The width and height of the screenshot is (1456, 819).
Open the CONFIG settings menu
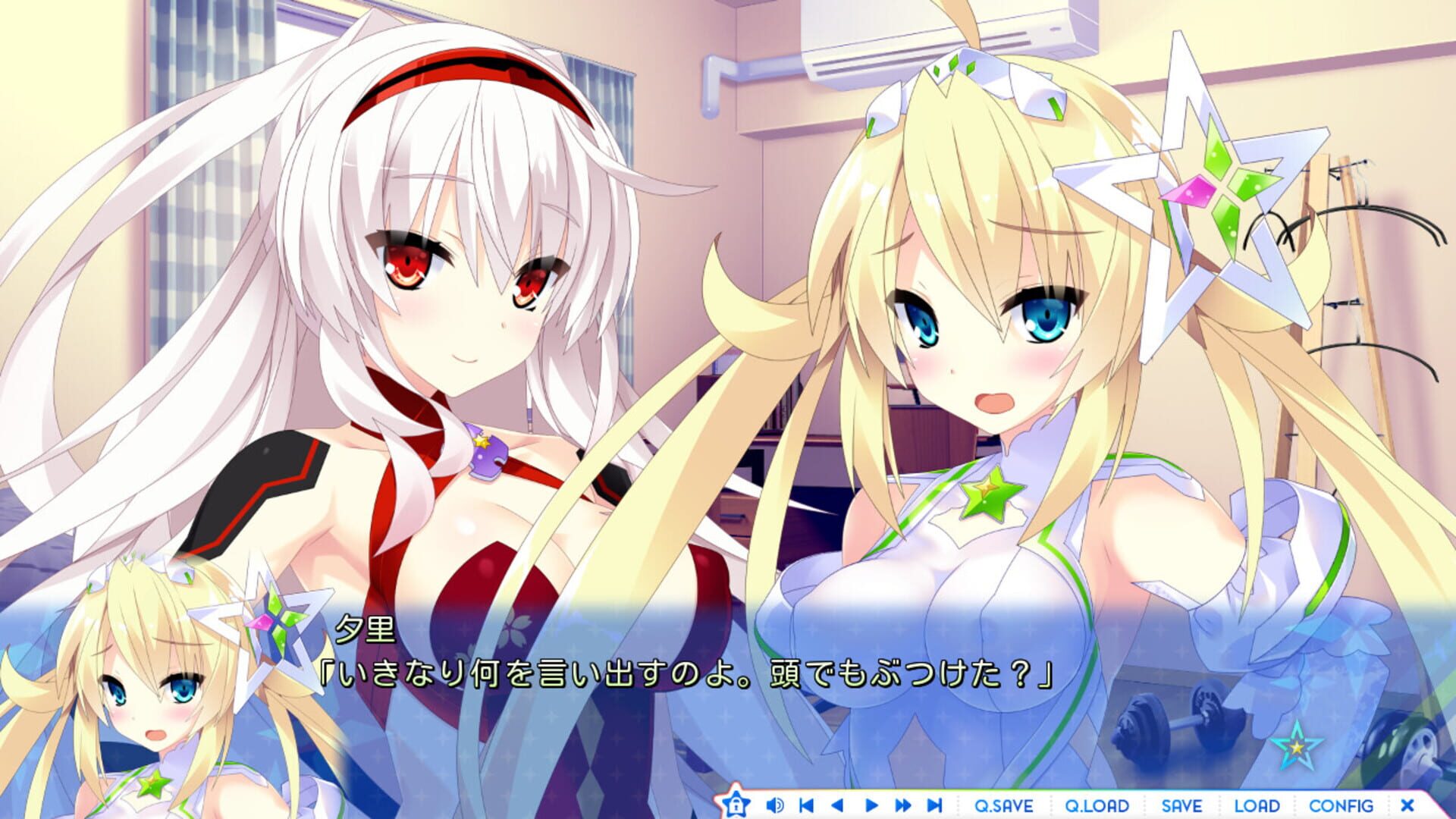point(1341,805)
